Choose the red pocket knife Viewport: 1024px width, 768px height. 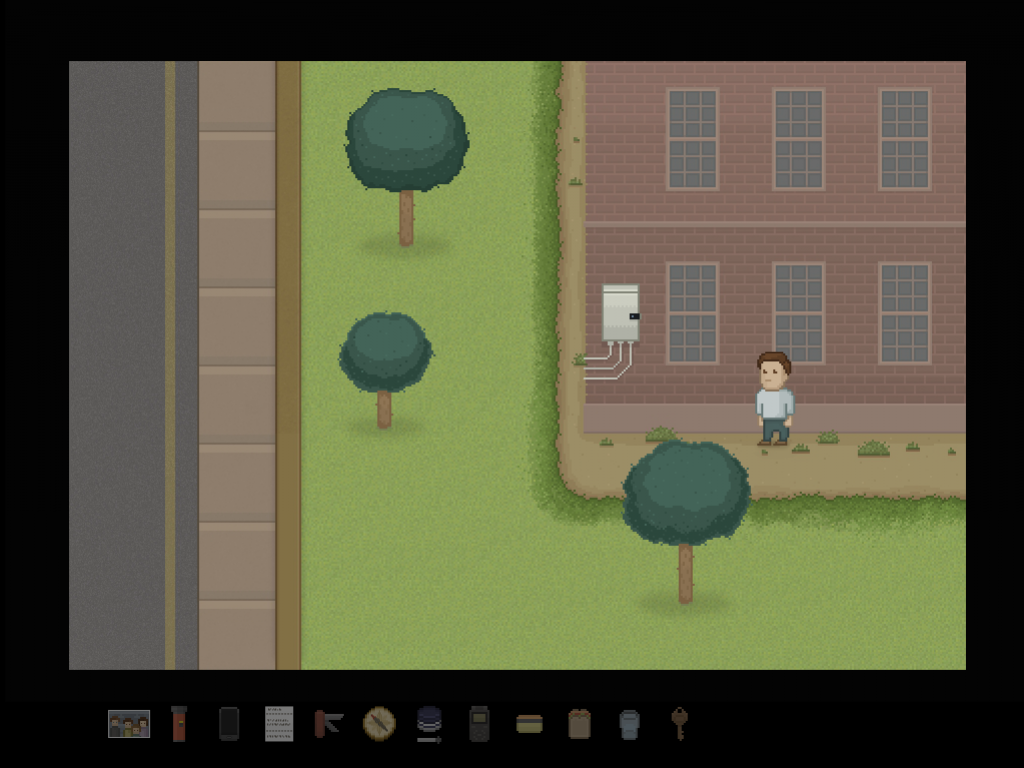(x=328, y=723)
